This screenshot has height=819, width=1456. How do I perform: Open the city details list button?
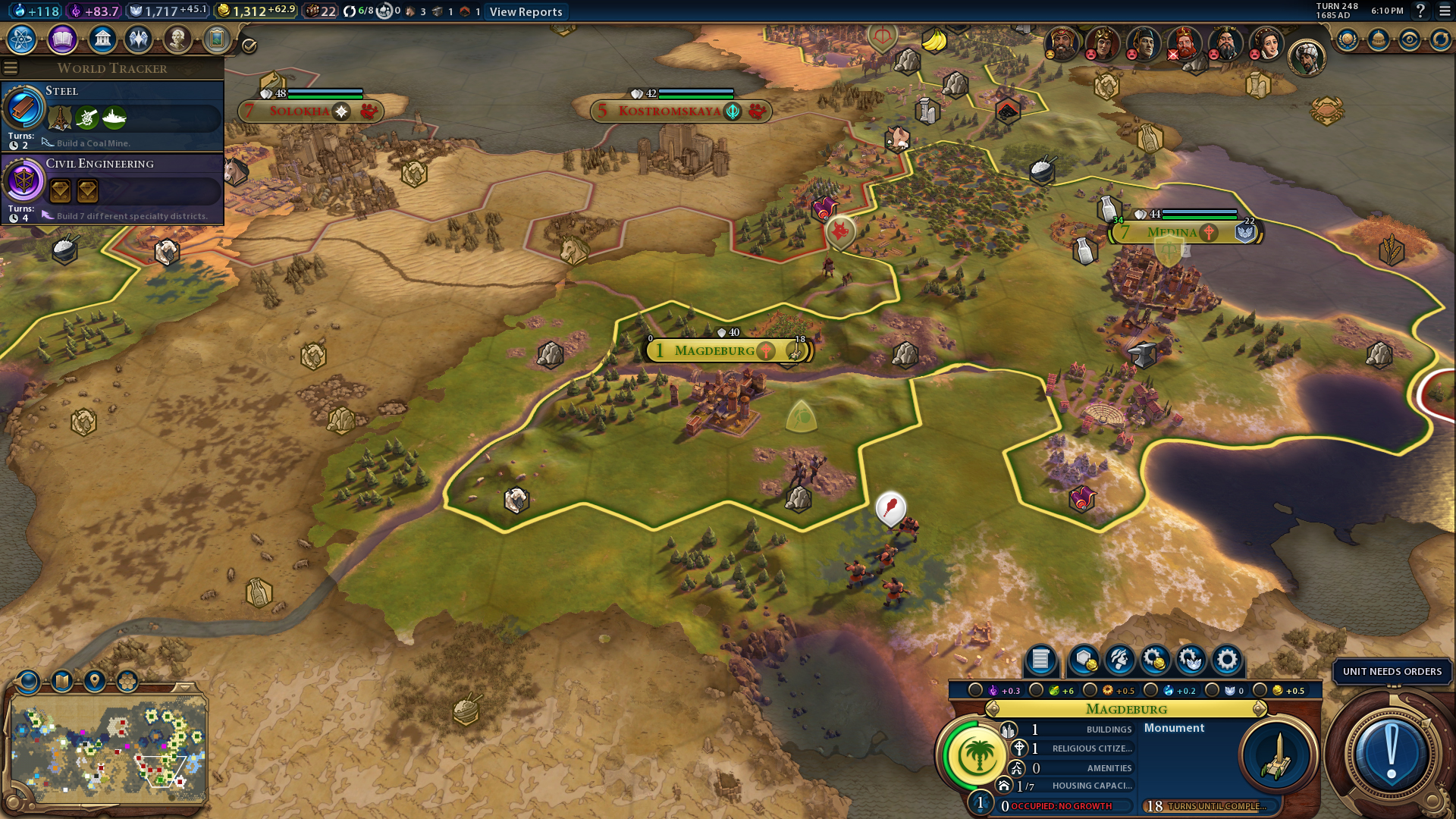(1040, 660)
